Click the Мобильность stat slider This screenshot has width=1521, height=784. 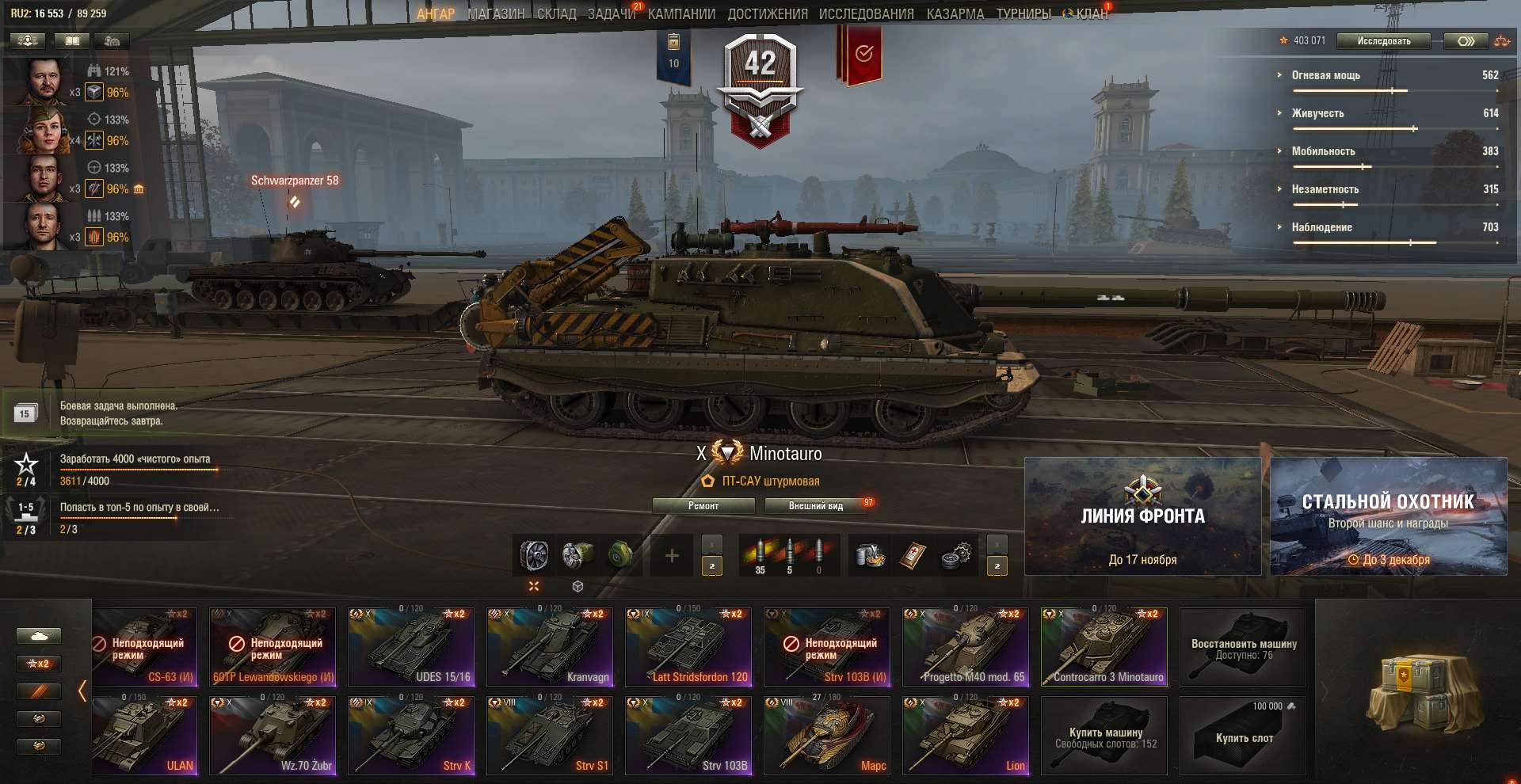tap(1361, 166)
